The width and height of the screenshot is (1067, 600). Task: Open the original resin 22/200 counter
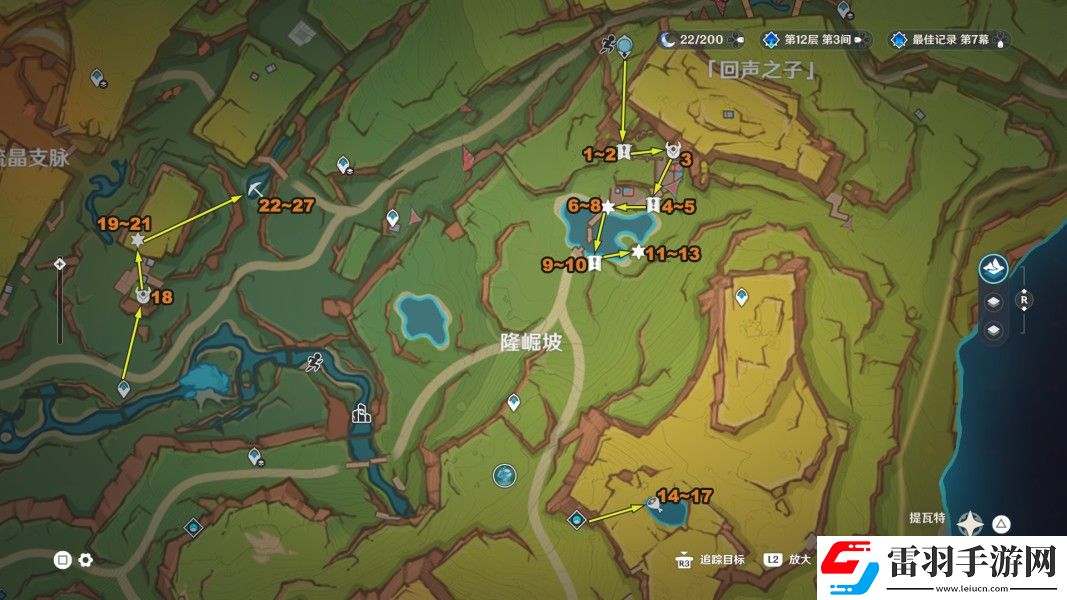click(702, 40)
